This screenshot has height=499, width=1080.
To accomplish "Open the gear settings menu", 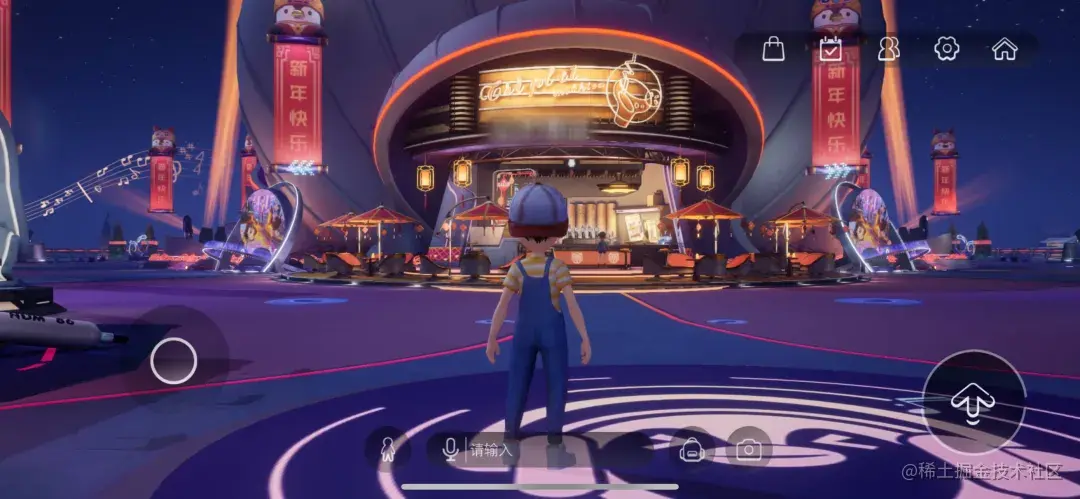I will tap(946, 49).
